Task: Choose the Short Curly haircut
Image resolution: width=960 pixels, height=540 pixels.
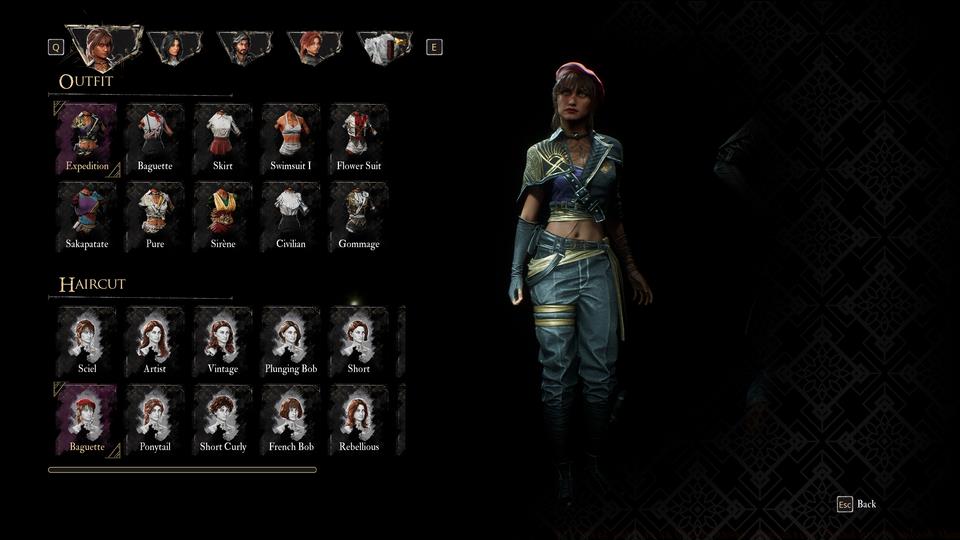Action: (223, 419)
